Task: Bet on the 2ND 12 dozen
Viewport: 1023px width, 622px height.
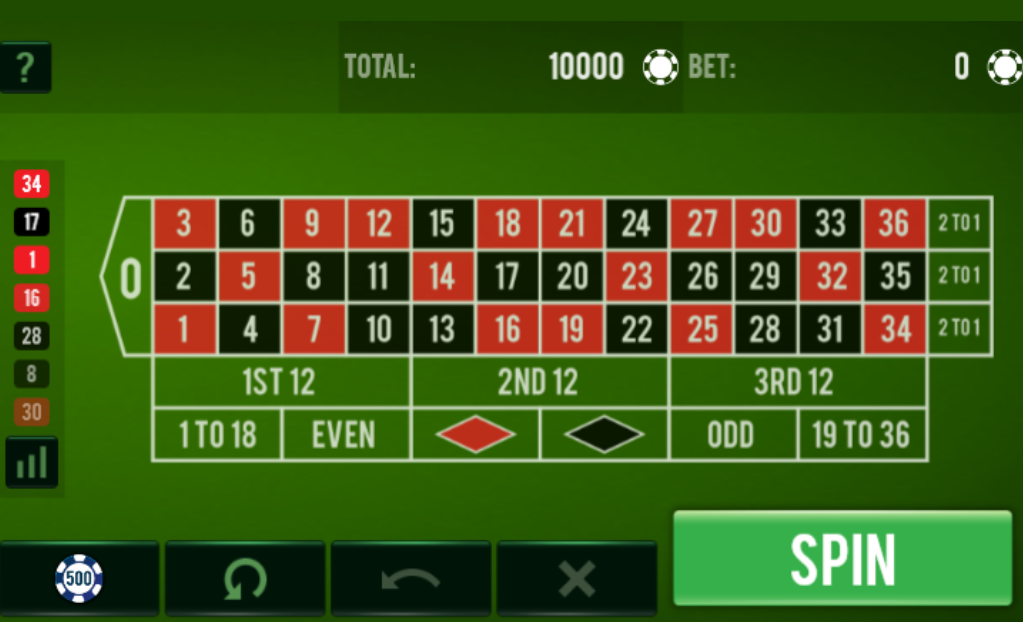Action: pos(539,382)
